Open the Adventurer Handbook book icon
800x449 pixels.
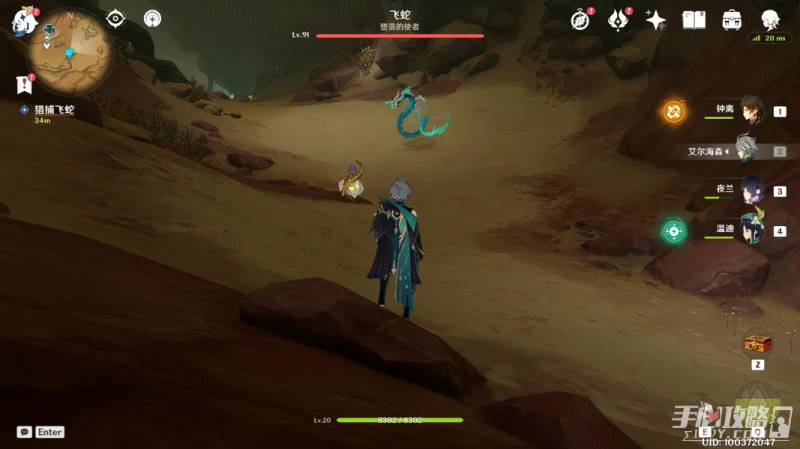[694, 19]
